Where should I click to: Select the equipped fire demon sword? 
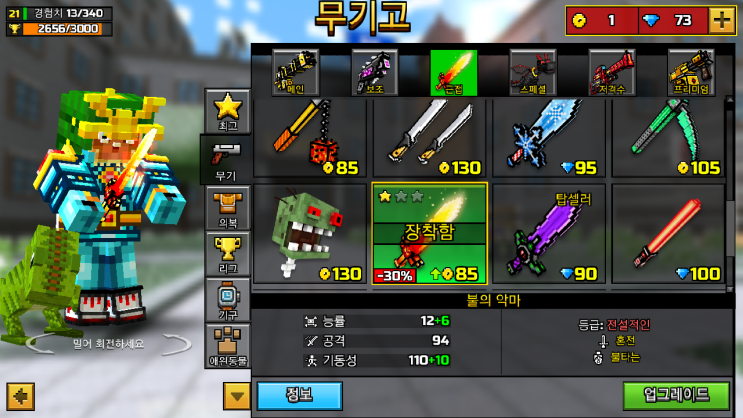pos(429,234)
